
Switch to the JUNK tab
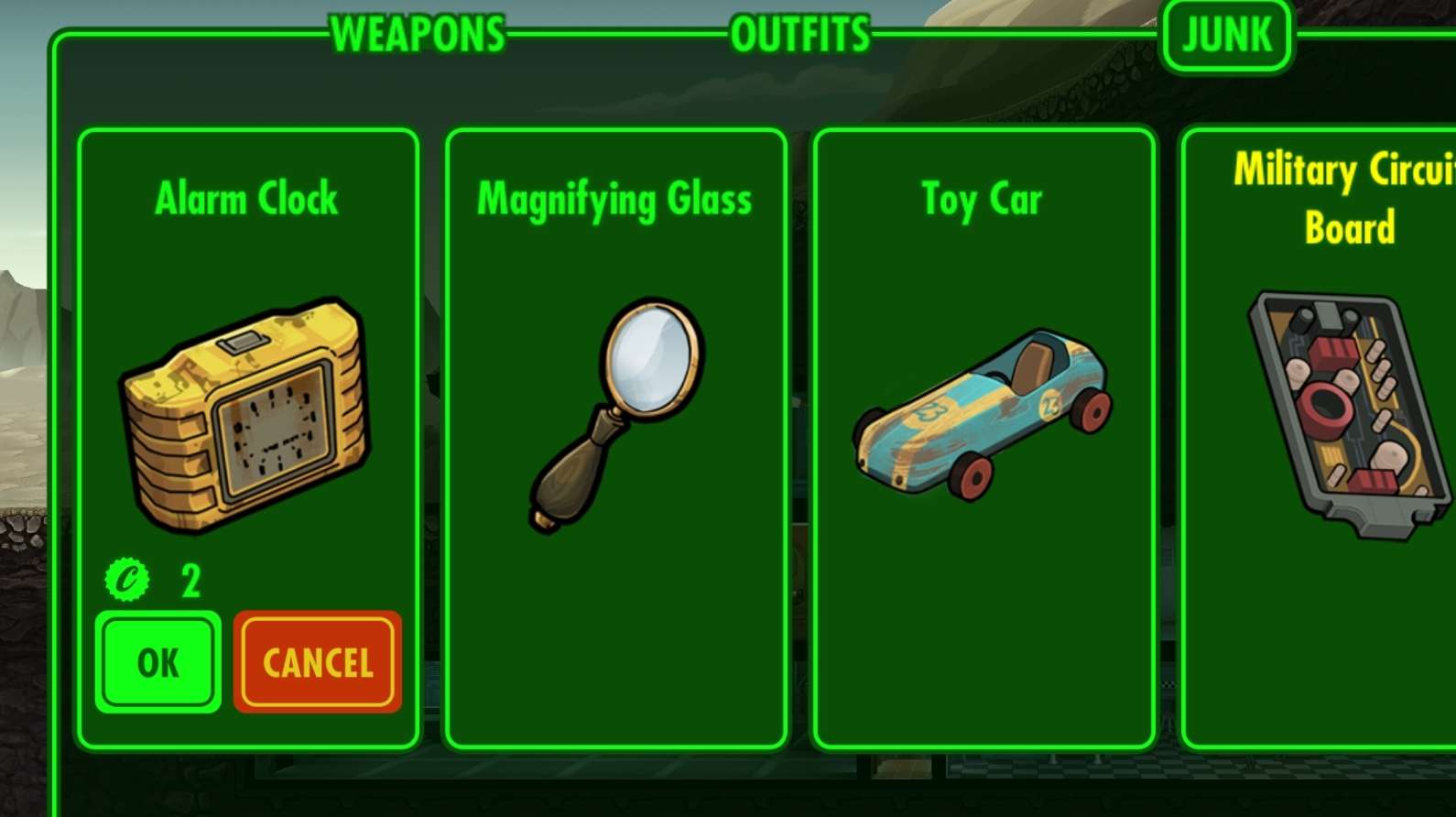(1227, 35)
